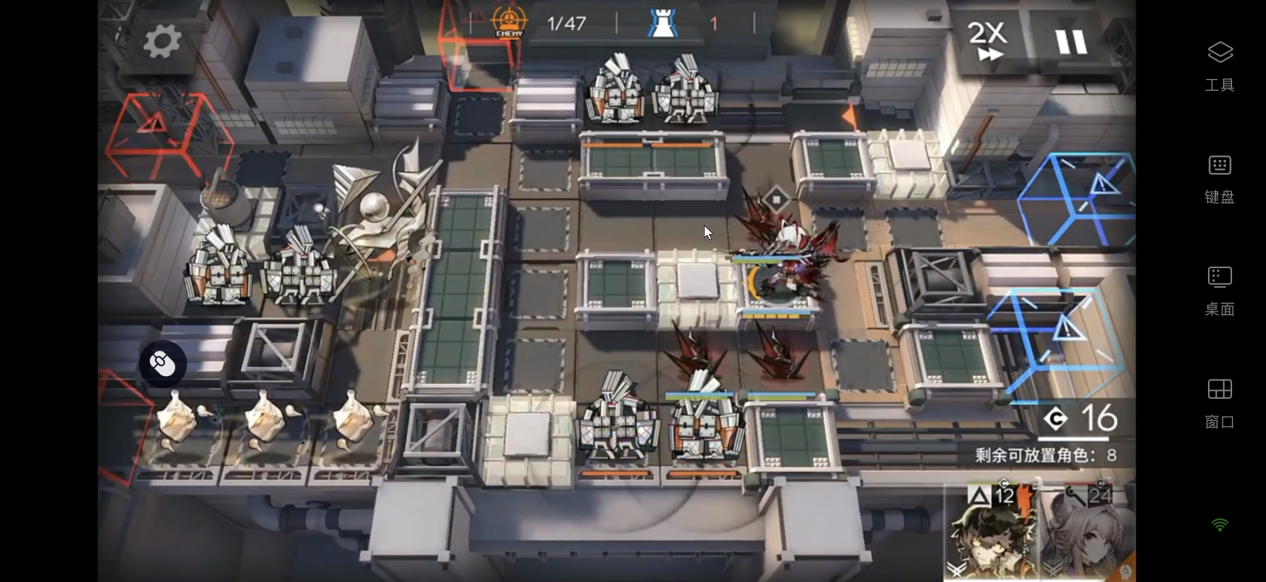1266x582 pixels.
Task: Click the floating mouse overlay icon
Action: tap(162, 364)
